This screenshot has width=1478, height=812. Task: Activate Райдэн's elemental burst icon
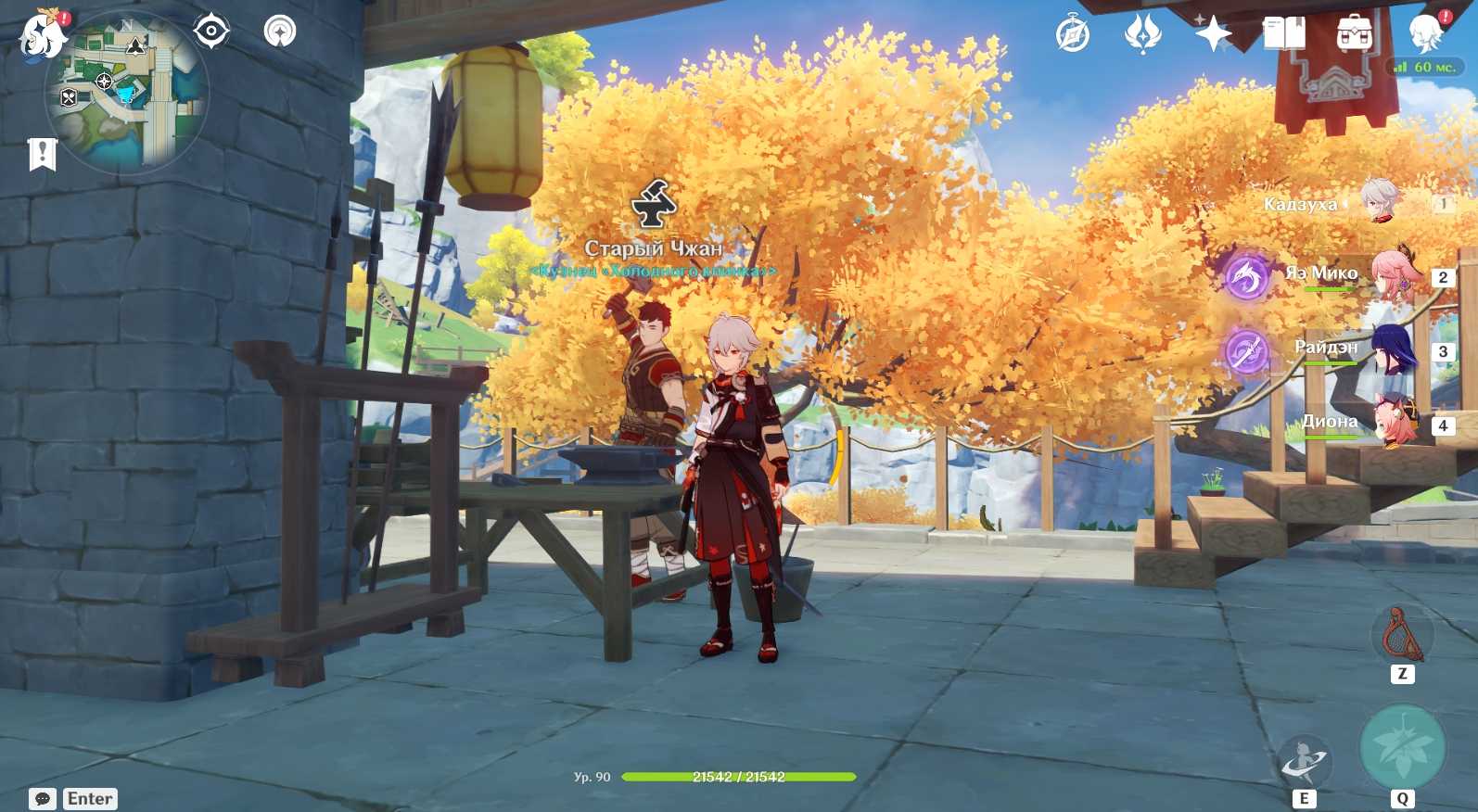pos(1246,351)
